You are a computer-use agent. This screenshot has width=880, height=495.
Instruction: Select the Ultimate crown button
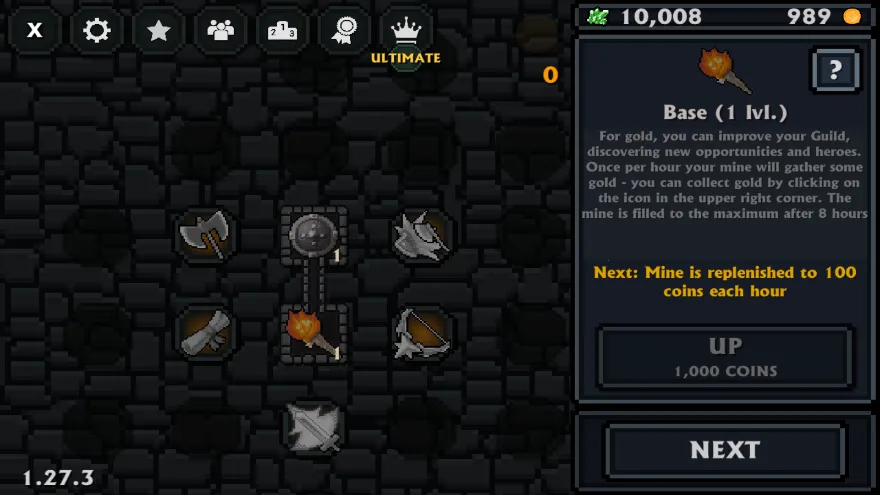[405, 32]
